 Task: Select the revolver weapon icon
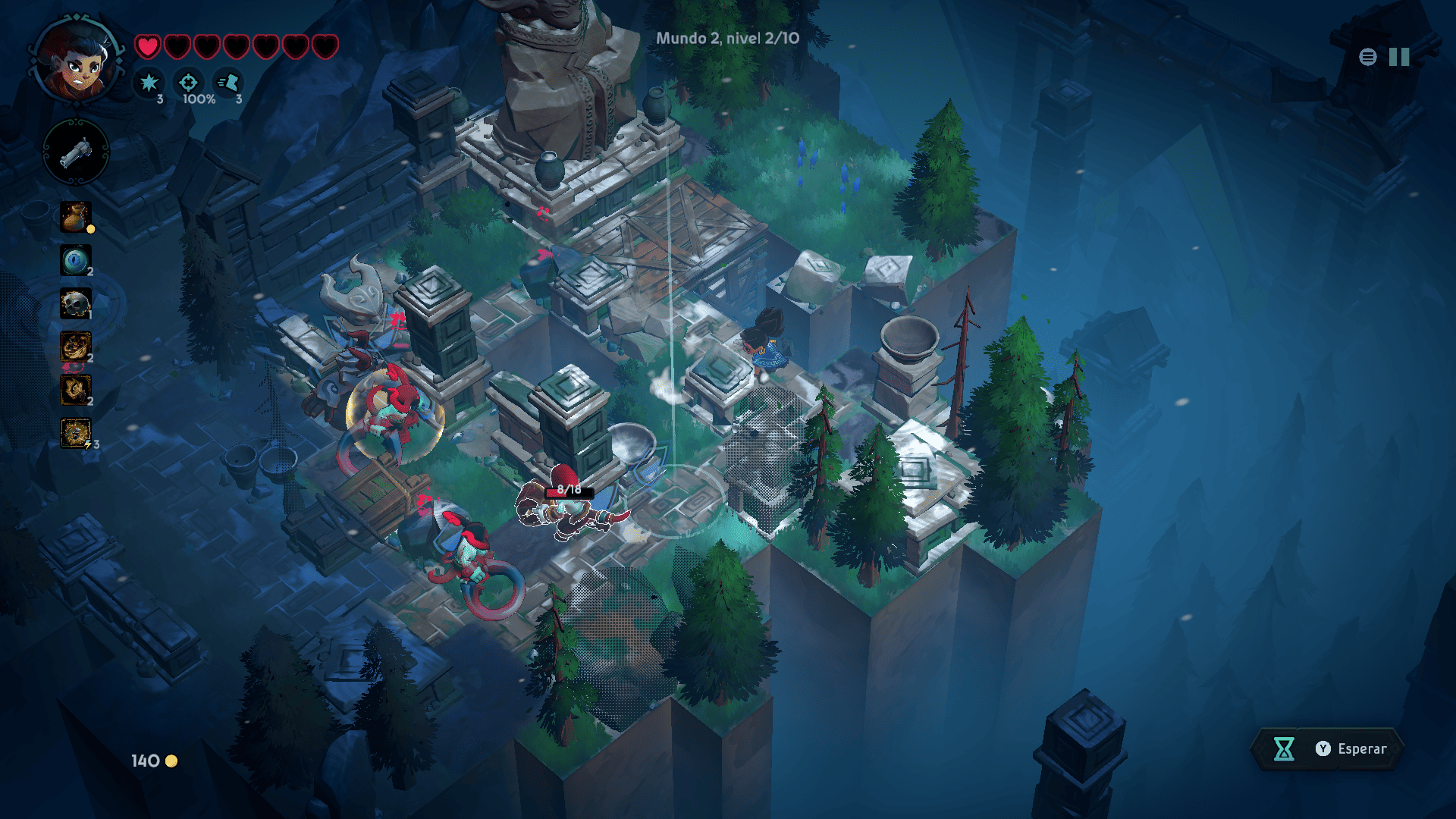tap(76, 153)
